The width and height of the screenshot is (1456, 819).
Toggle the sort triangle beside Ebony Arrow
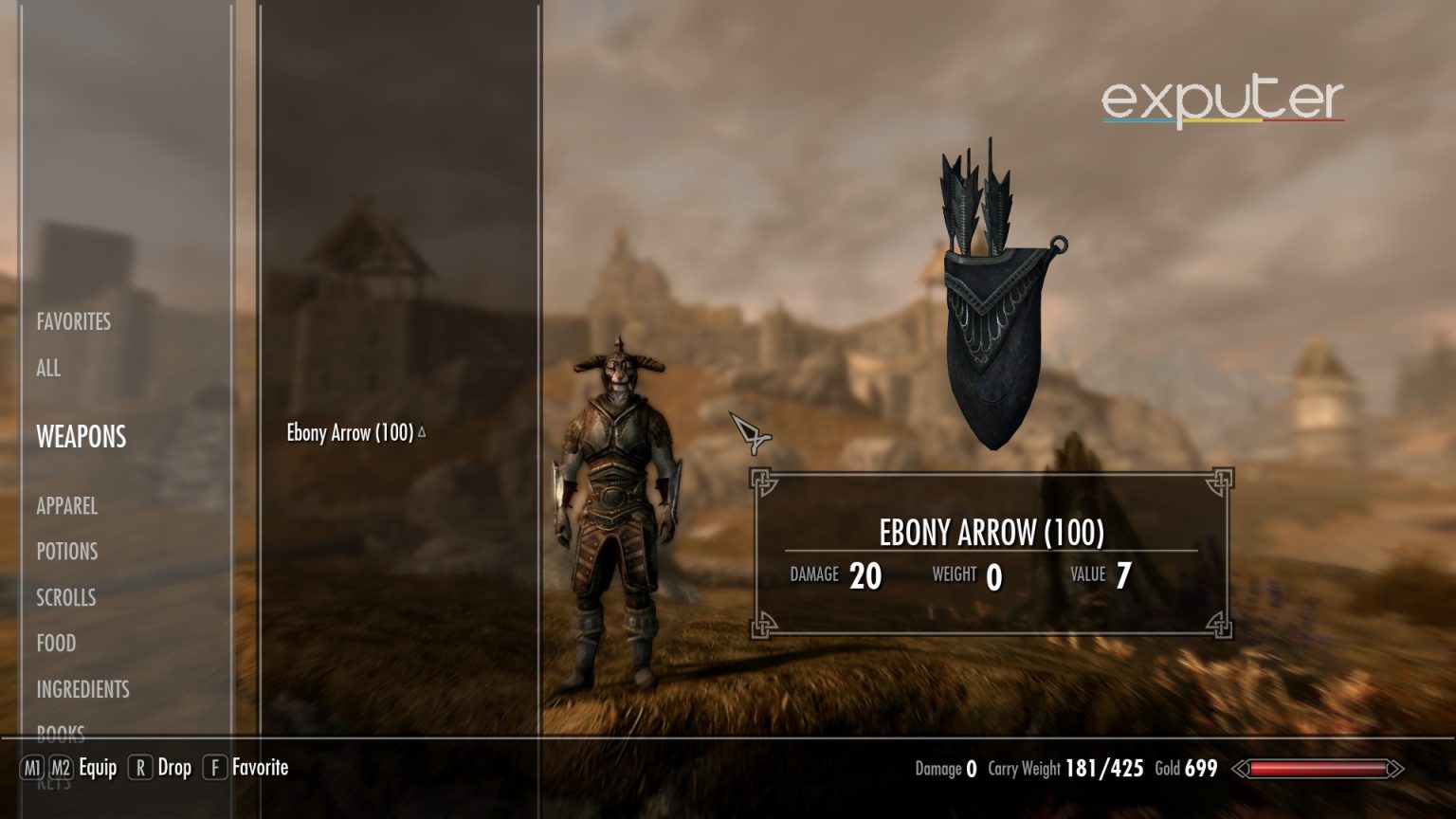click(421, 429)
